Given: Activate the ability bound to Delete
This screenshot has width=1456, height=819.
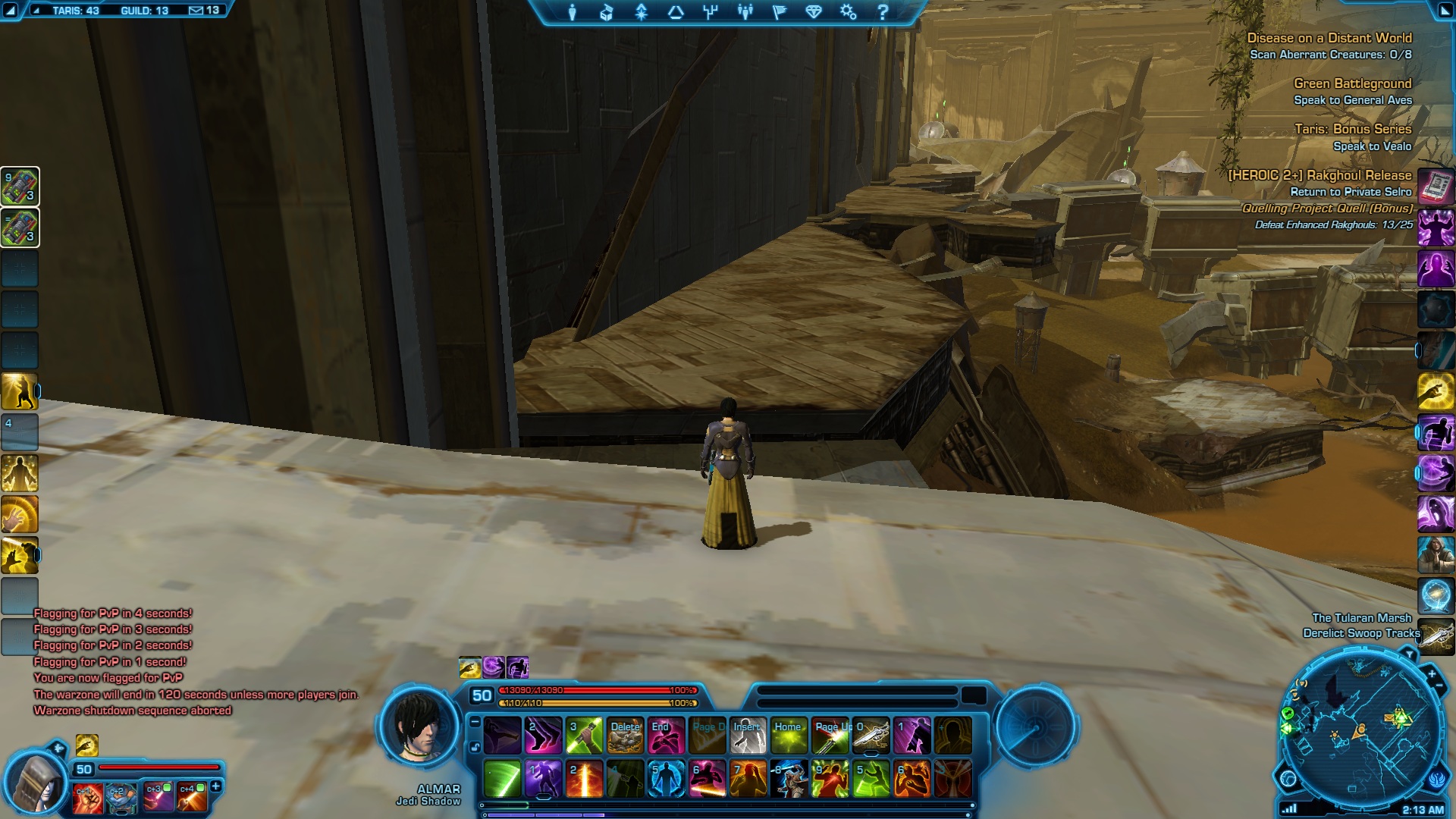Looking at the screenshot, I should point(626,736).
